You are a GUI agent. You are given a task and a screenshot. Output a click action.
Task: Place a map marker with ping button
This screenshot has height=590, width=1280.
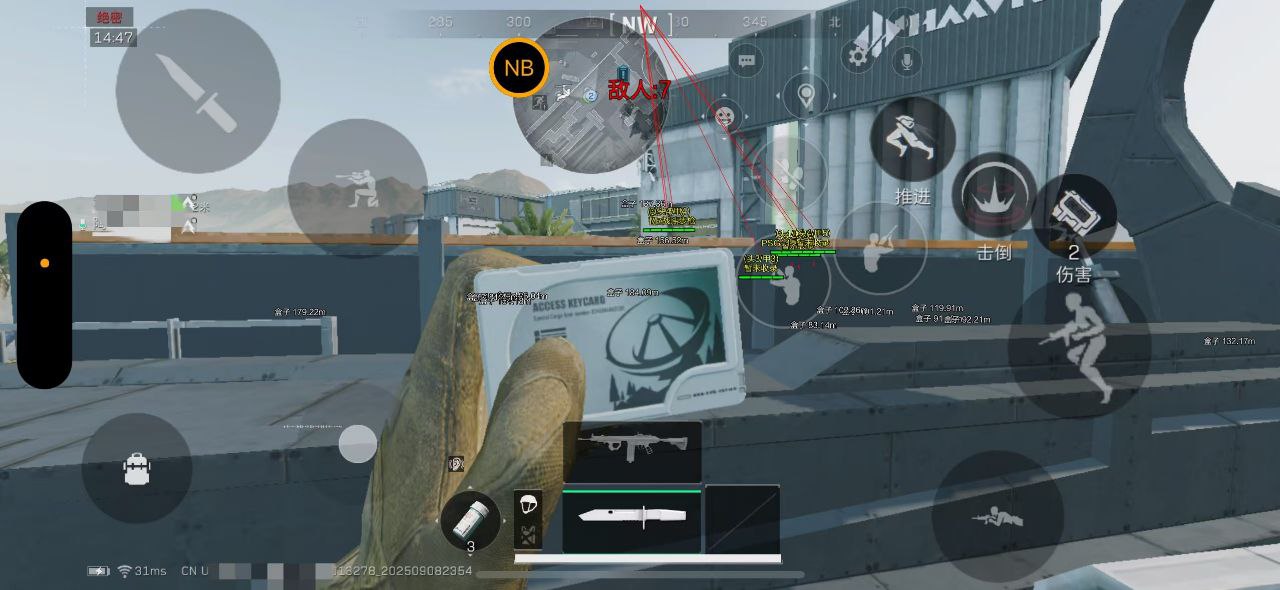(806, 97)
